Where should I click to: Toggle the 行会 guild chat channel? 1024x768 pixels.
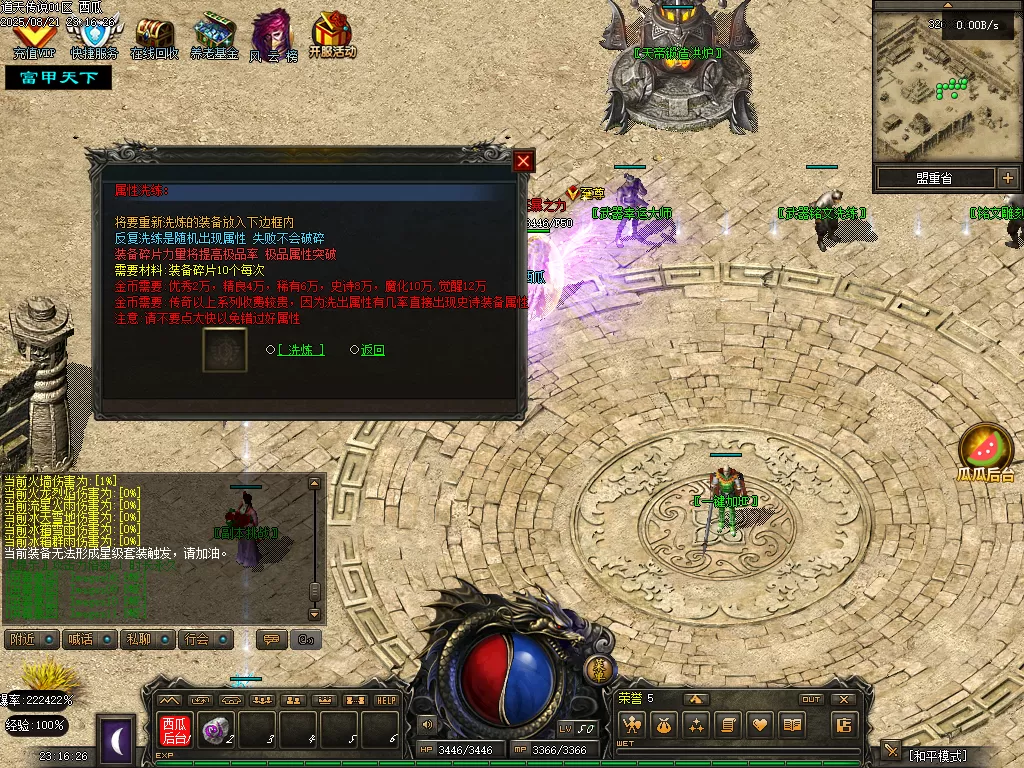pyautogui.click(x=206, y=639)
